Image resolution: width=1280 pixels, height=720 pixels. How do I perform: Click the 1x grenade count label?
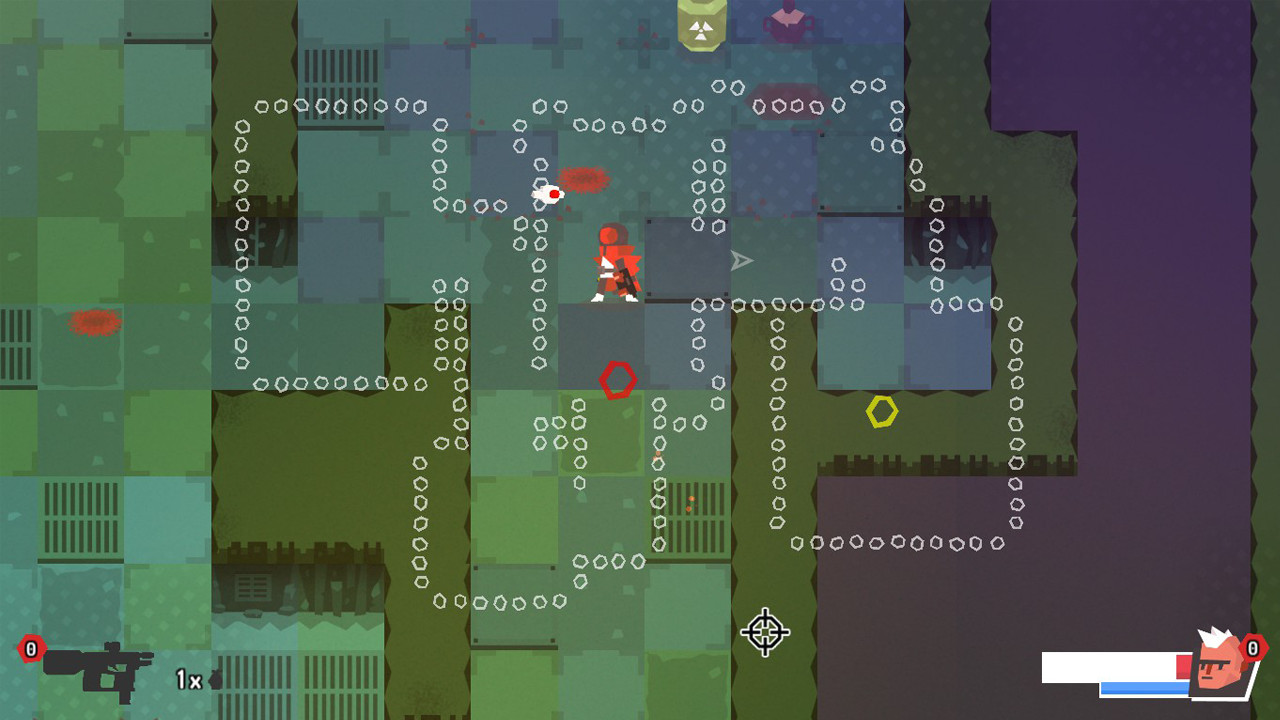tap(188, 679)
